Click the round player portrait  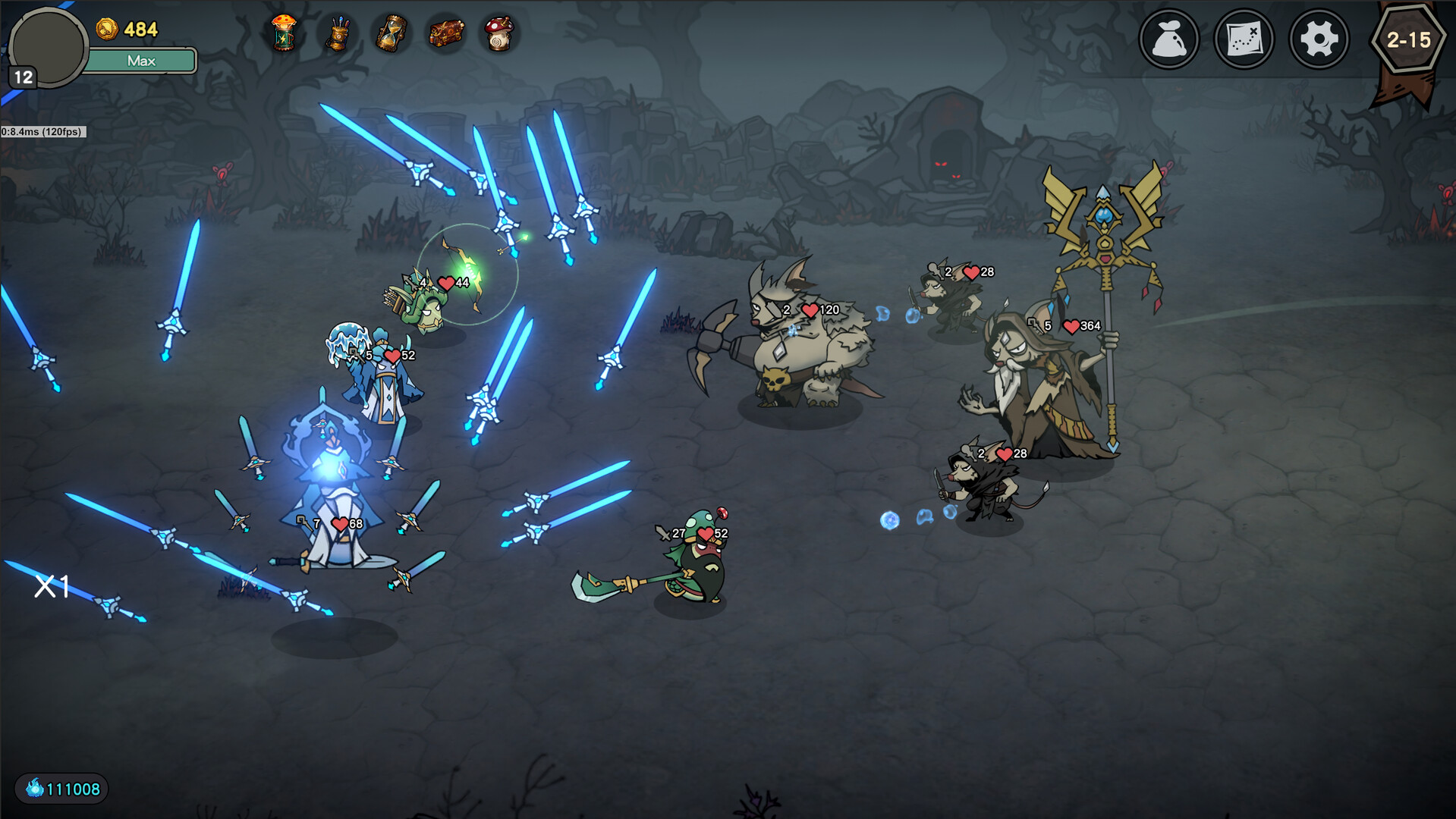[x=47, y=47]
